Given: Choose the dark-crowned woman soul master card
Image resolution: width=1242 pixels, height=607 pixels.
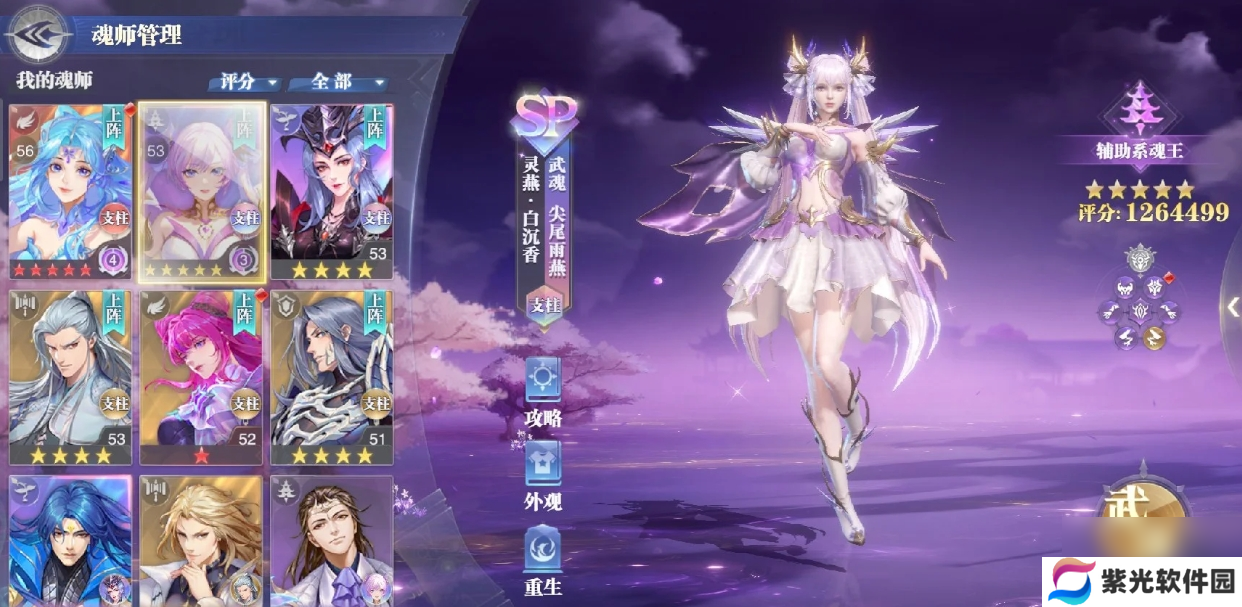Looking at the screenshot, I should click(331, 190).
